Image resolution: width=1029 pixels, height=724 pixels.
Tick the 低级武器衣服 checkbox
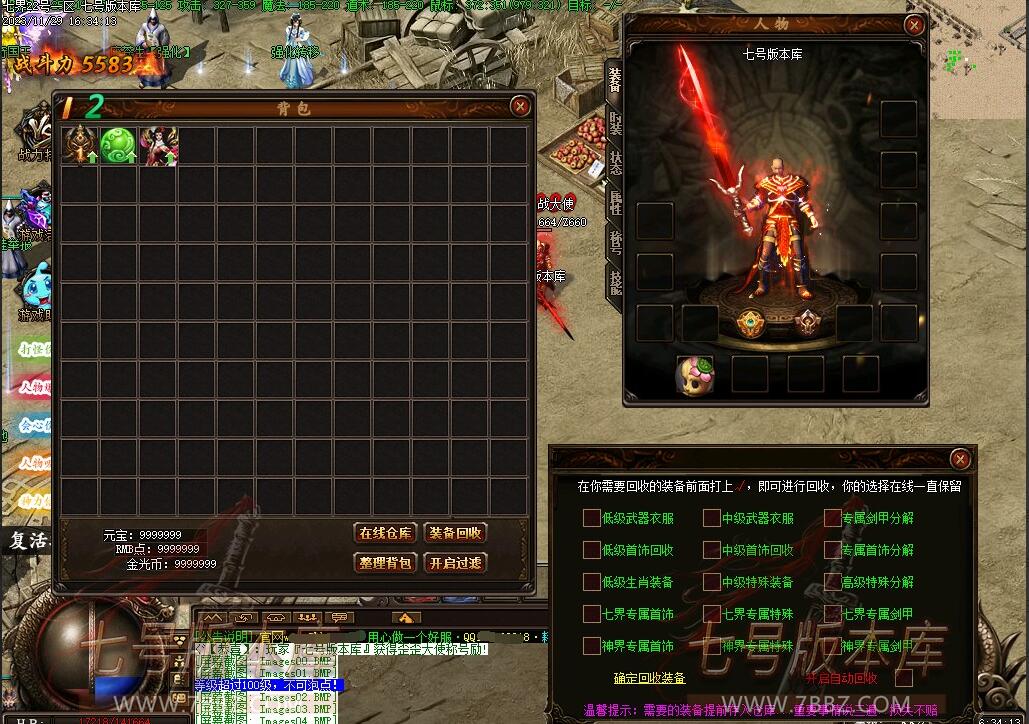click(x=591, y=518)
